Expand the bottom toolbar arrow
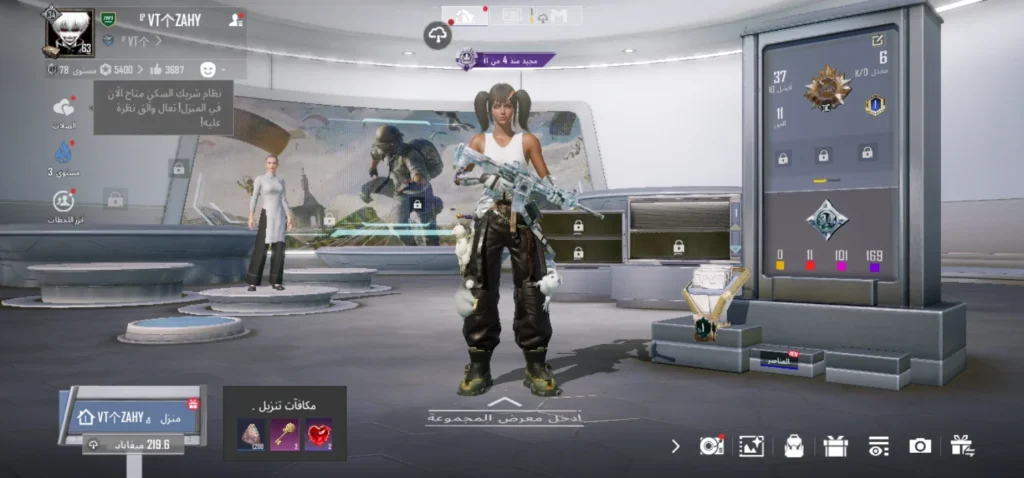 tap(675, 446)
